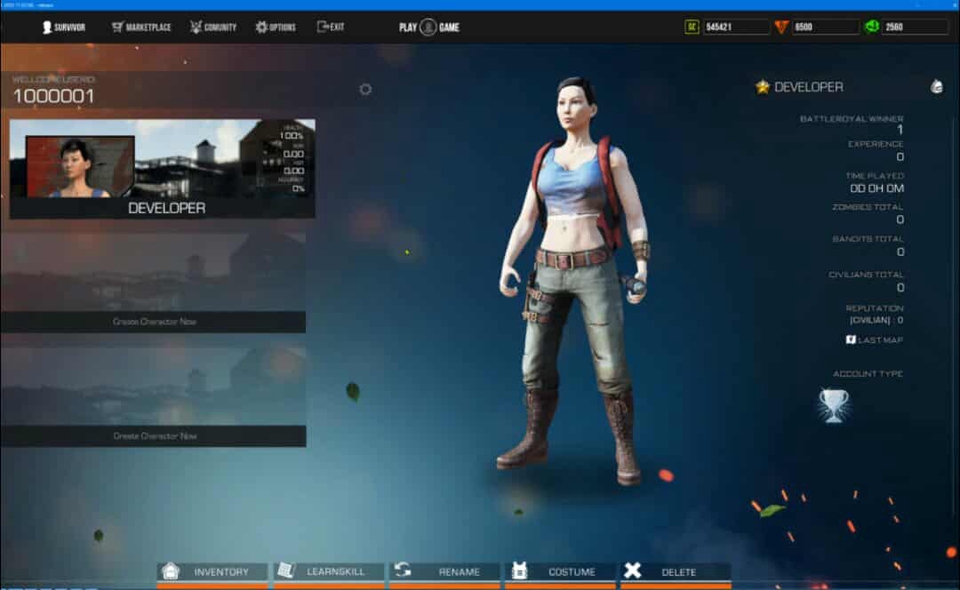
Task: Exit the game via Exit
Action: pyautogui.click(x=331, y=27)
